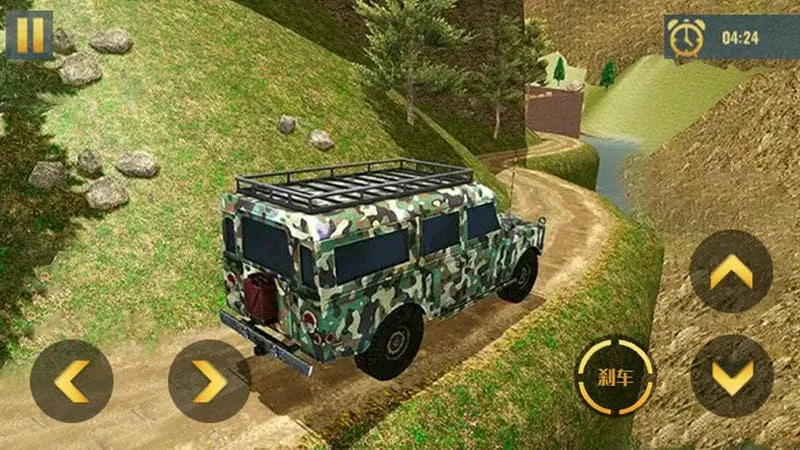Accelerate forward with the up arrow button

coord(731,271)
